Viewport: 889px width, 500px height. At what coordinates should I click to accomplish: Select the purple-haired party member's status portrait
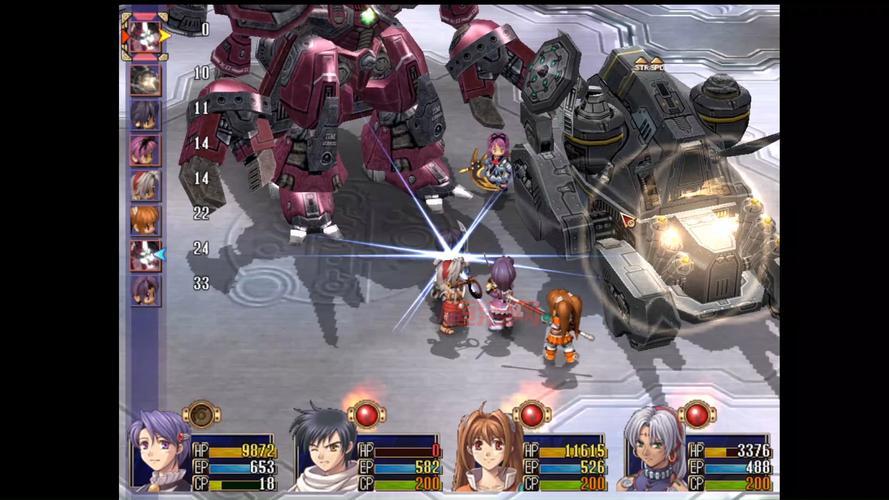(x=159, y=452)
